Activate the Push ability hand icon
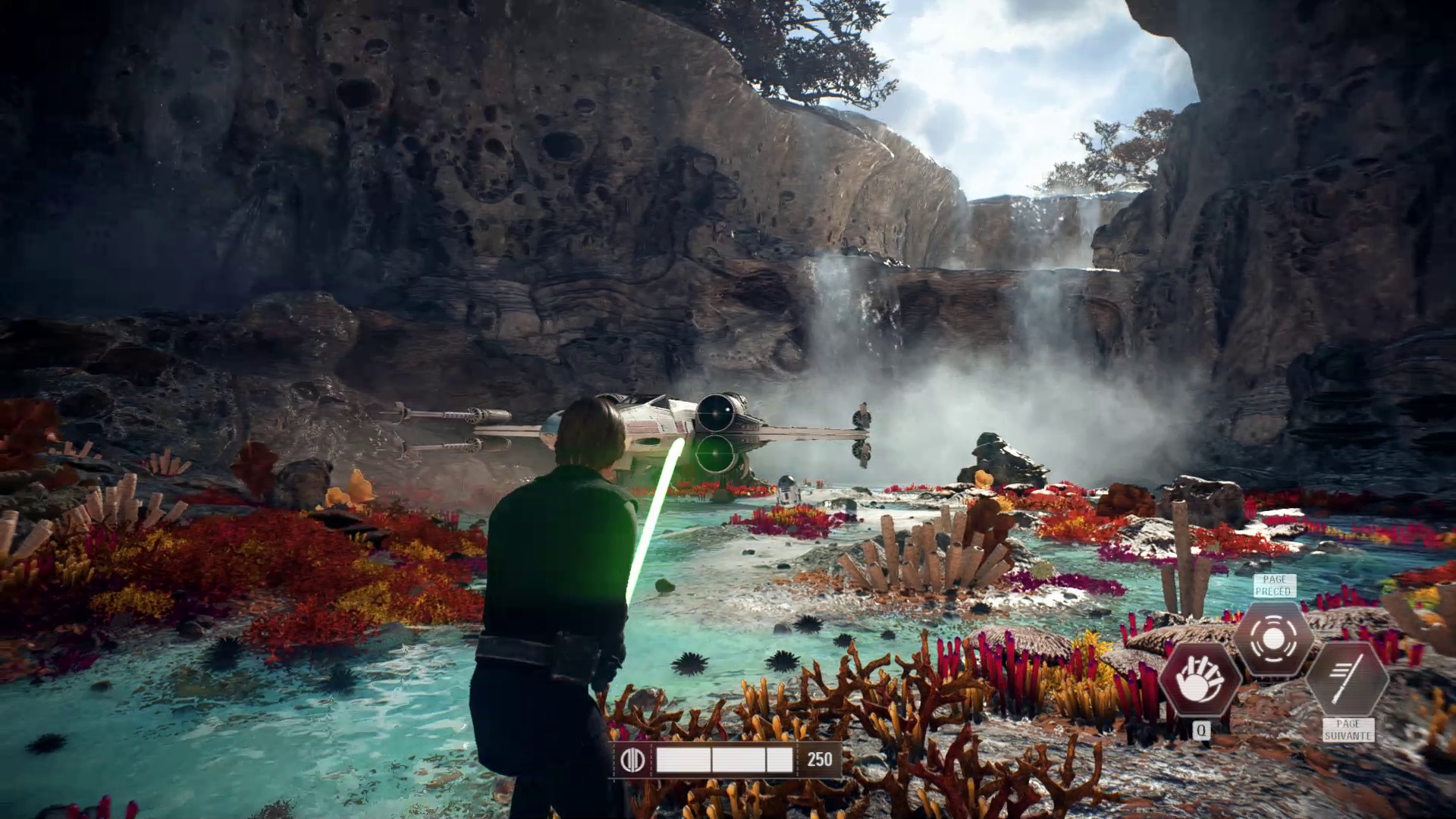This screenshot has height=819, width=1456. (x=1200, y=680)
